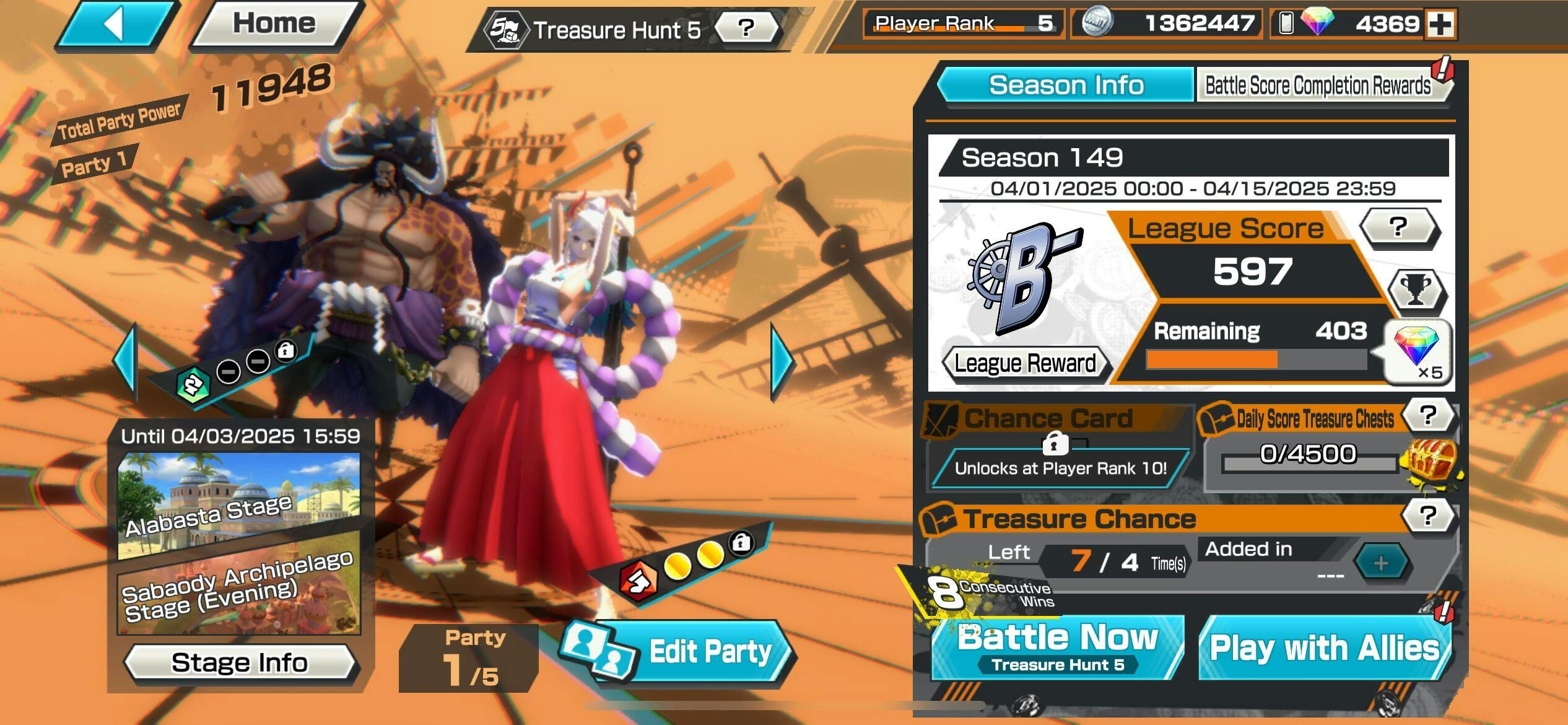Open Treasure Chance help question mark
Screen dimensions: 1568x725
coord(1427,516)
